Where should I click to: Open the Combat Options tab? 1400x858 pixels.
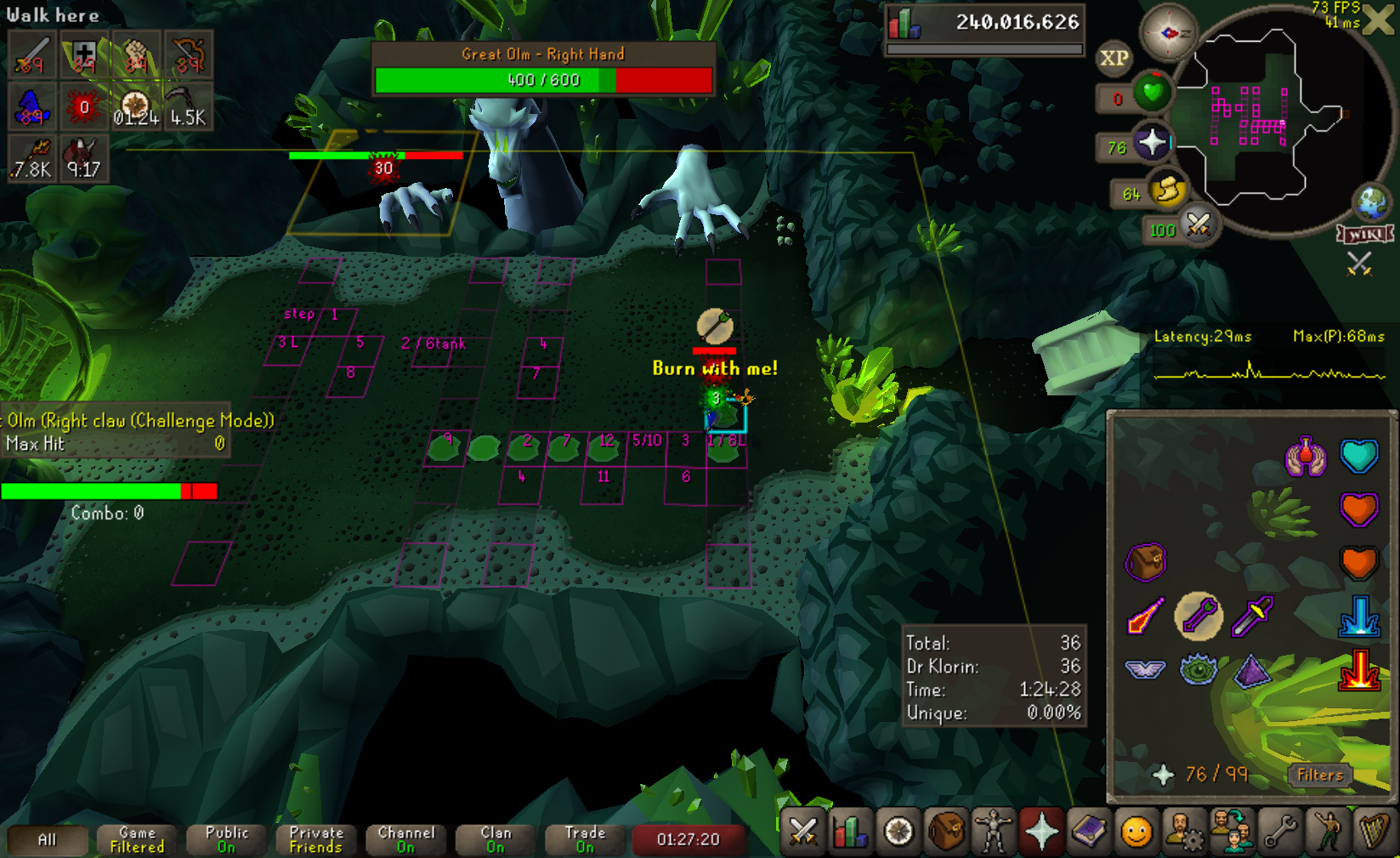pos(802,832)
